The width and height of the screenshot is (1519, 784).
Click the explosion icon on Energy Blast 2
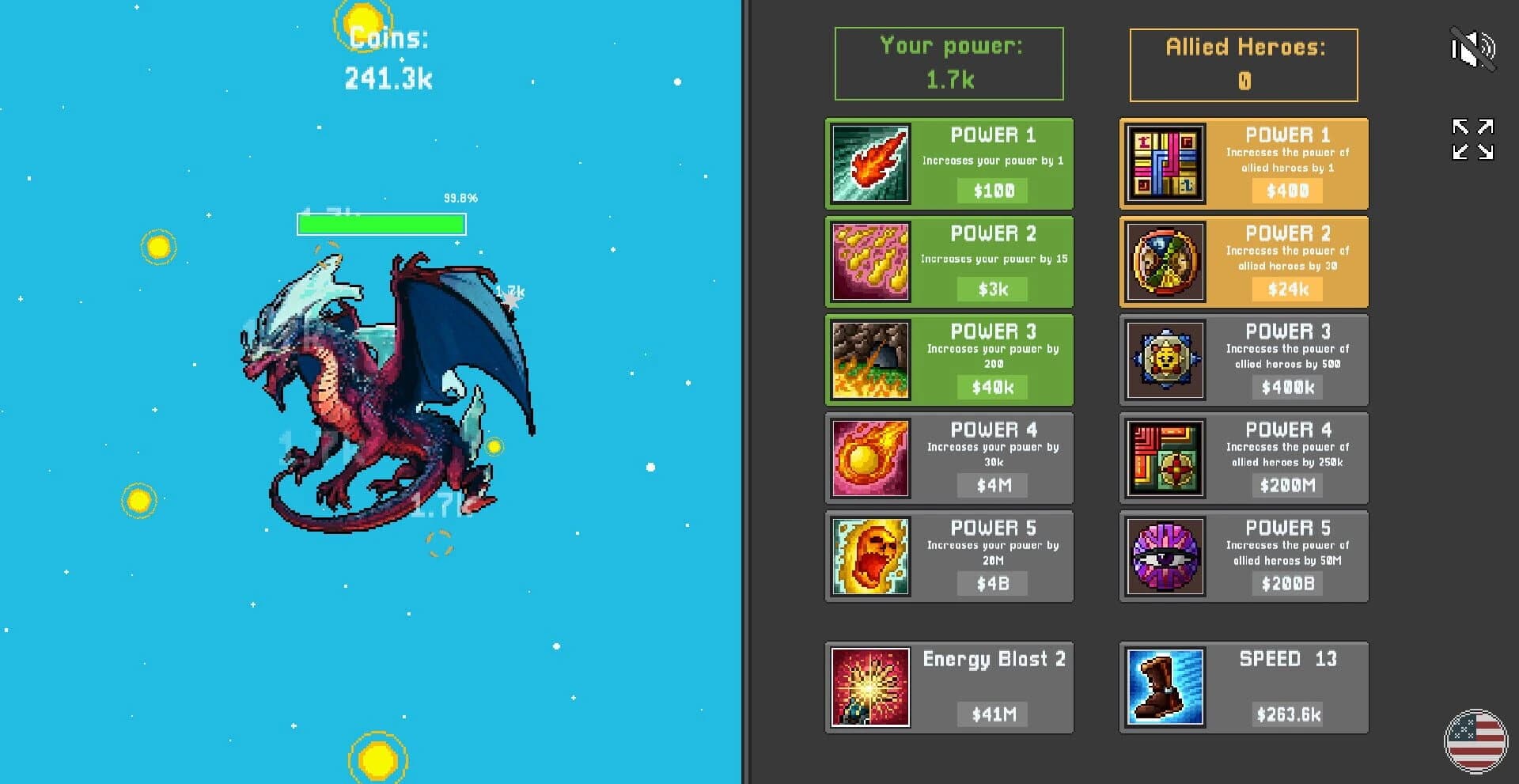point(869,686)
